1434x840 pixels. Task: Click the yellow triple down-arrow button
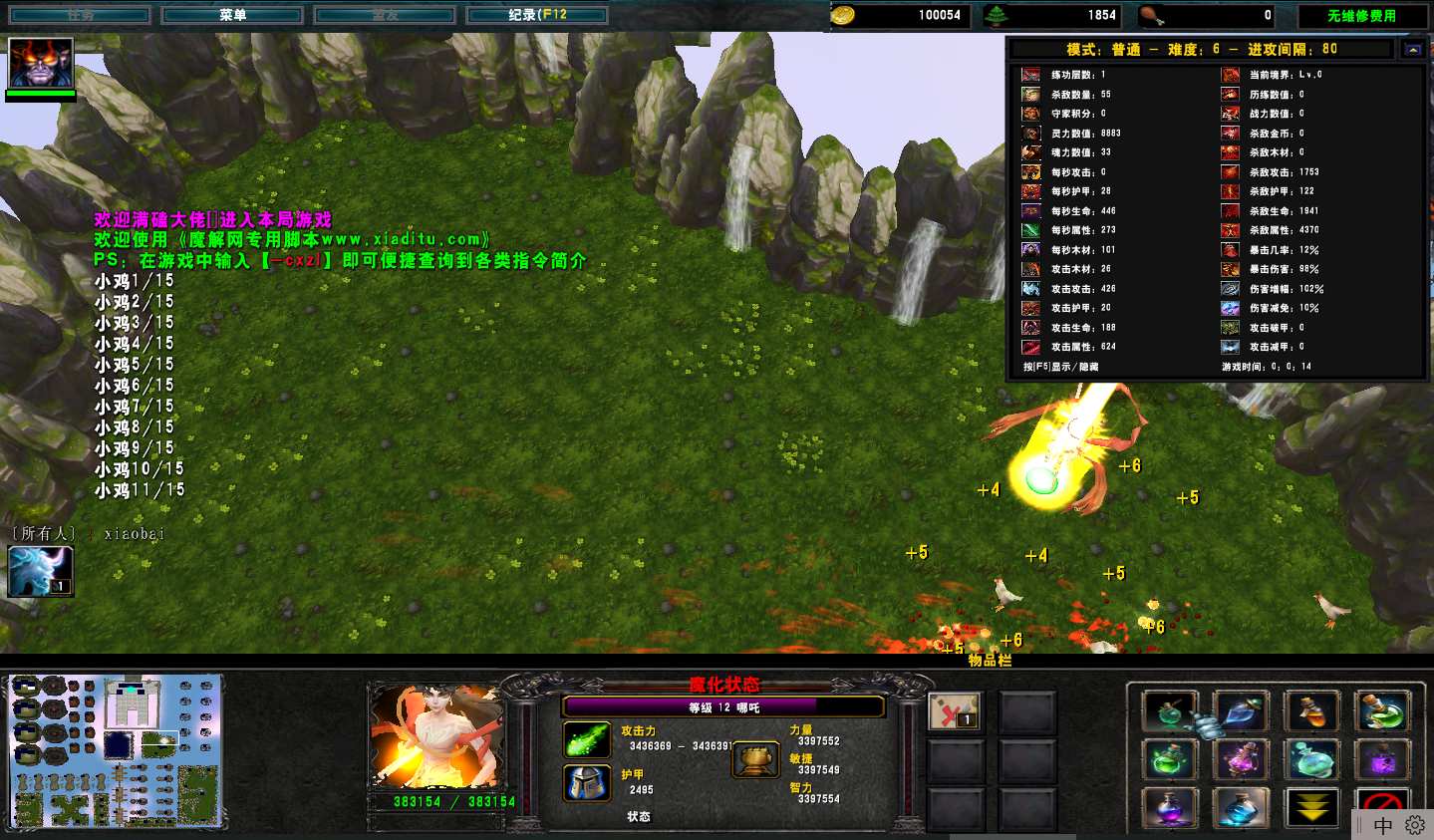(x=1311, y=807)
